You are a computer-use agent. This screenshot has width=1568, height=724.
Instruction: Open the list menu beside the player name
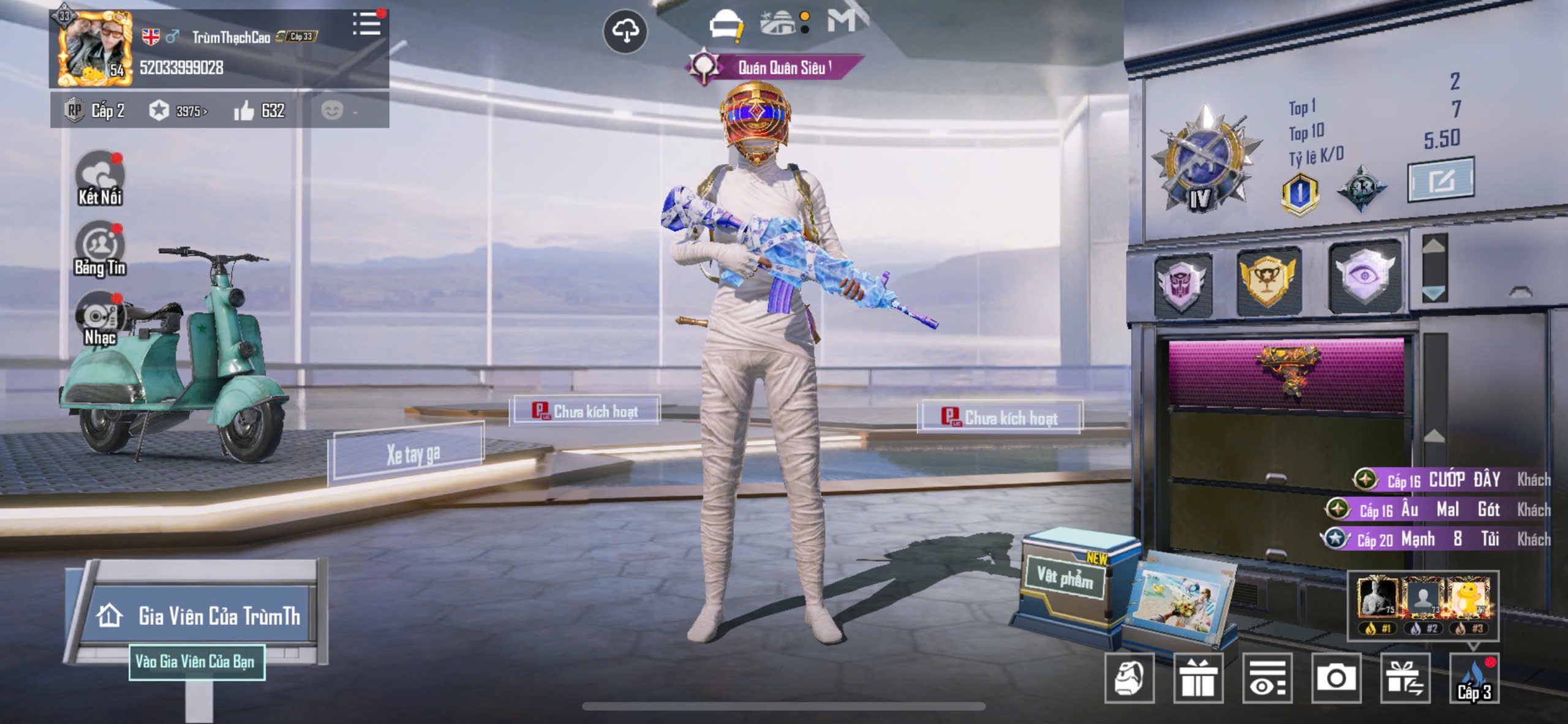pyautogui.click(x=367, y=25)
